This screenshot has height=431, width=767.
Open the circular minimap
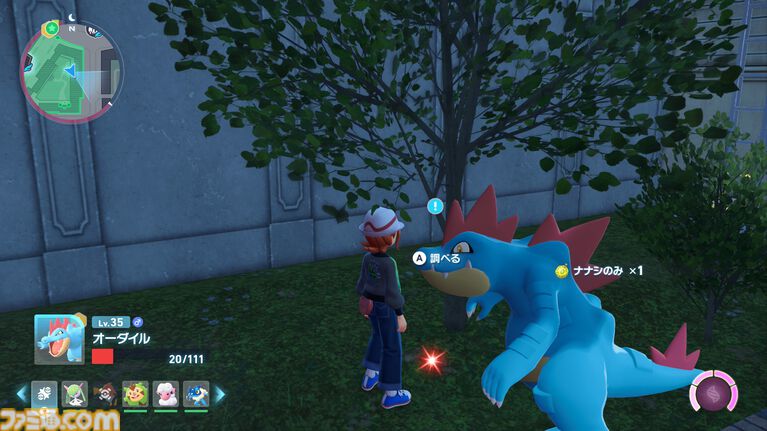[71, 70]
